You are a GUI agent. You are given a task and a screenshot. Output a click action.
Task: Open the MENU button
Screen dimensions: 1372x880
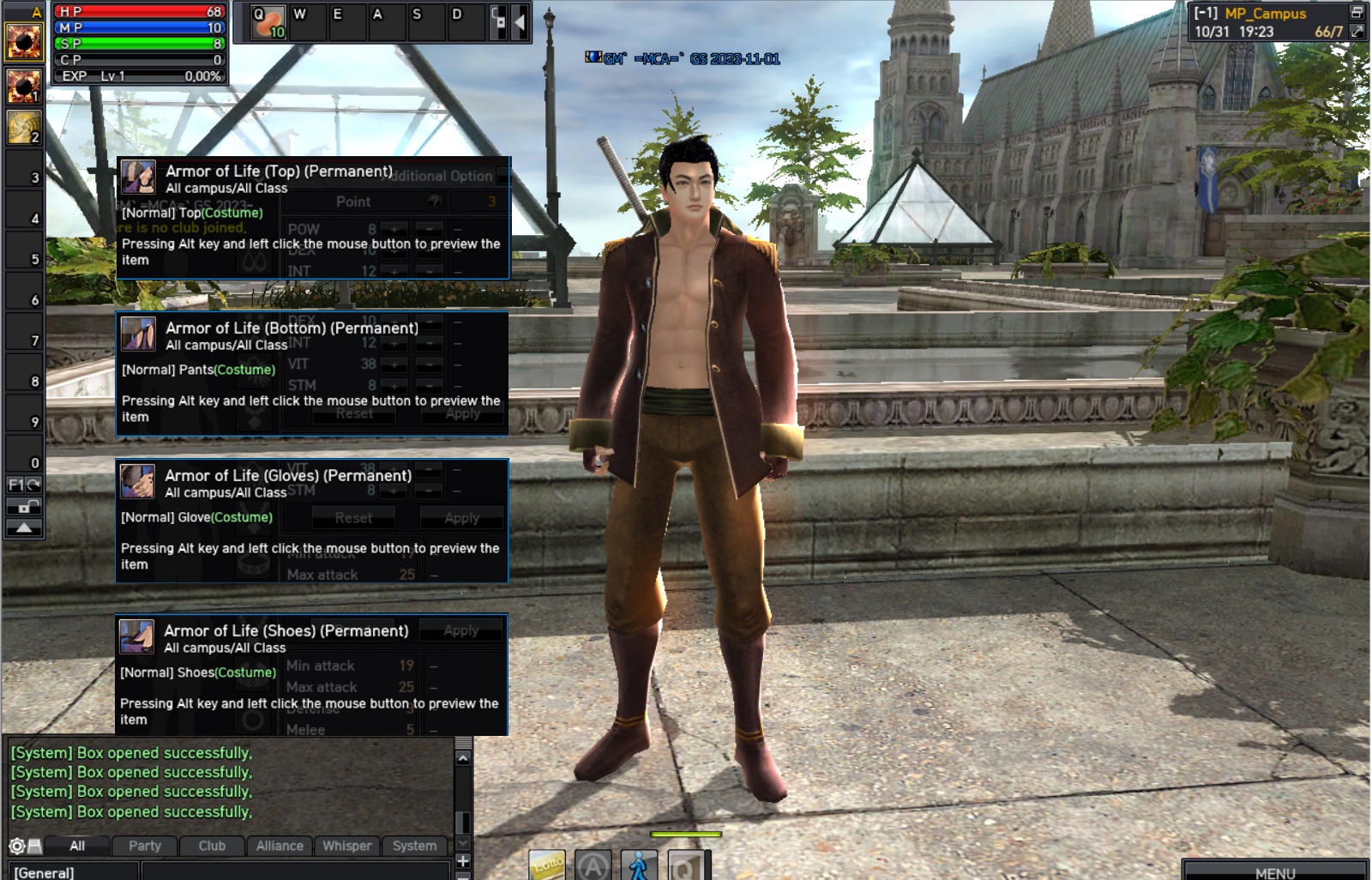click(1275, 871)
